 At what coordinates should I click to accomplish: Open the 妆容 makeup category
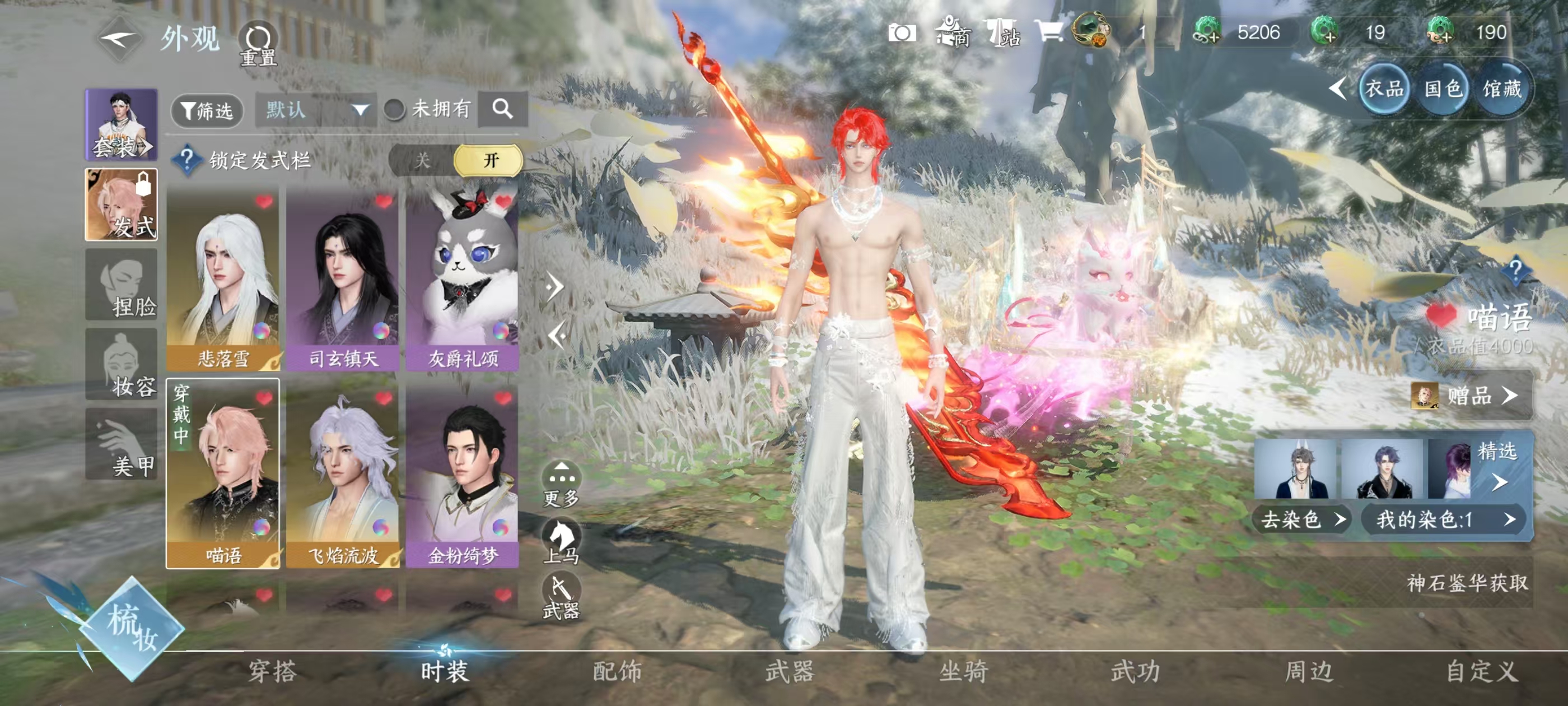[x=121, y=365]
